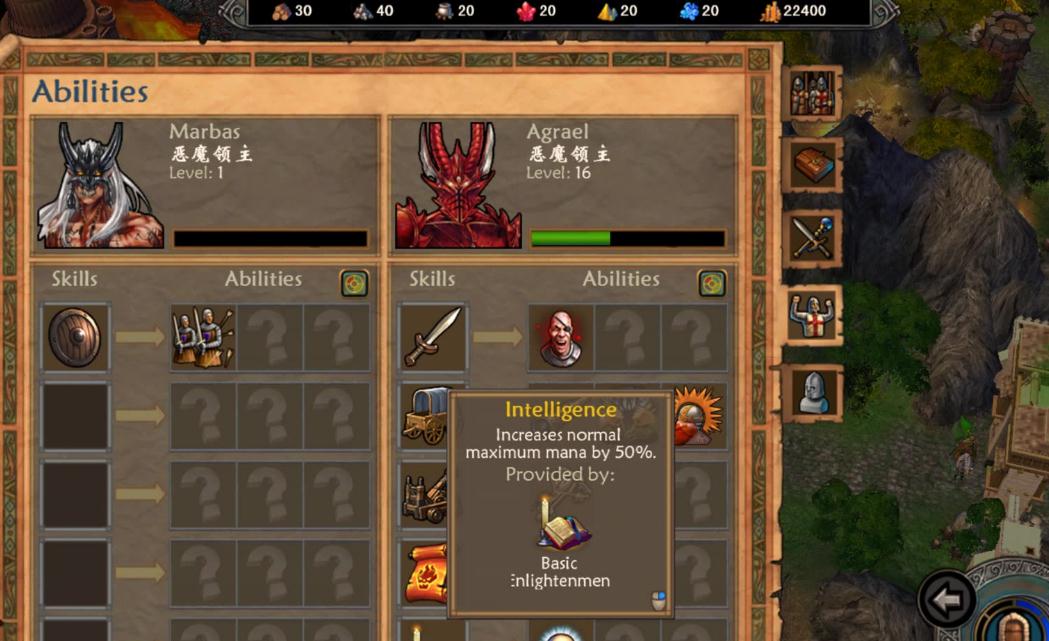The width and height of the screenshot is (1049, 641).
Task: Switch to the army troops tab
Action: (812, 94)
